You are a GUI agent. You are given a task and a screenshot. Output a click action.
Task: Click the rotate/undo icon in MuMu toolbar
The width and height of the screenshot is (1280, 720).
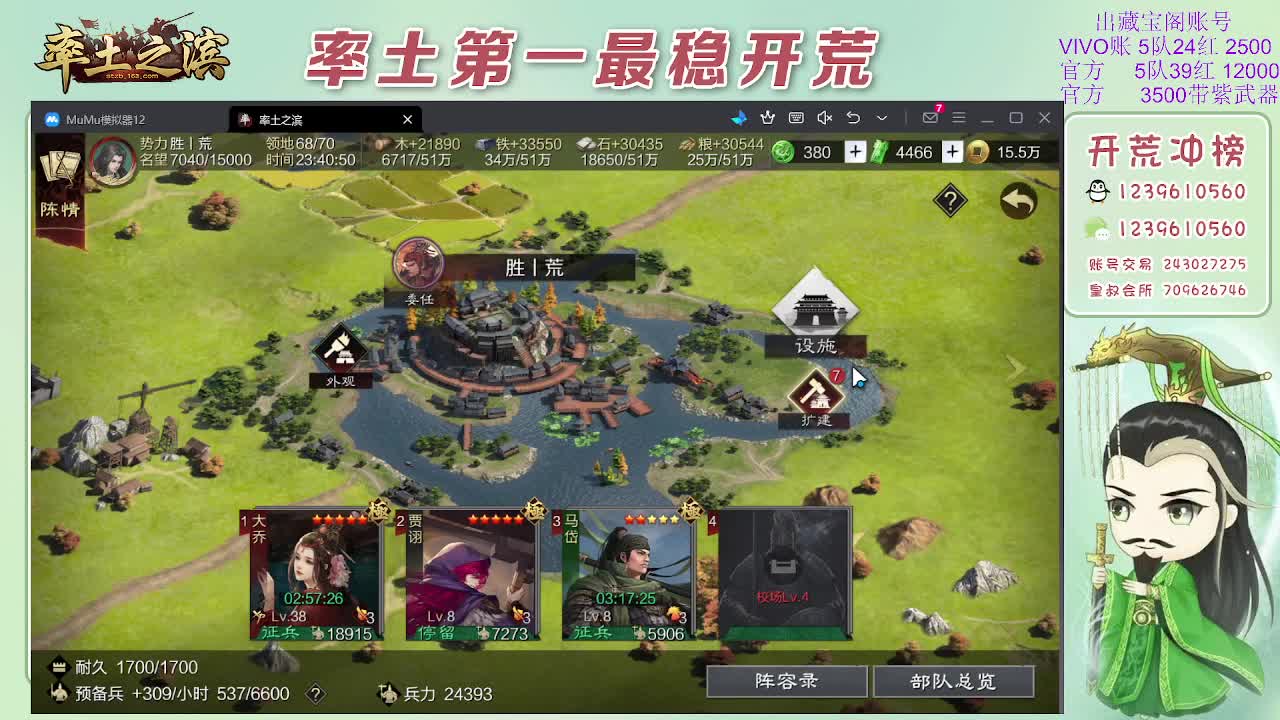coord(855,118)
